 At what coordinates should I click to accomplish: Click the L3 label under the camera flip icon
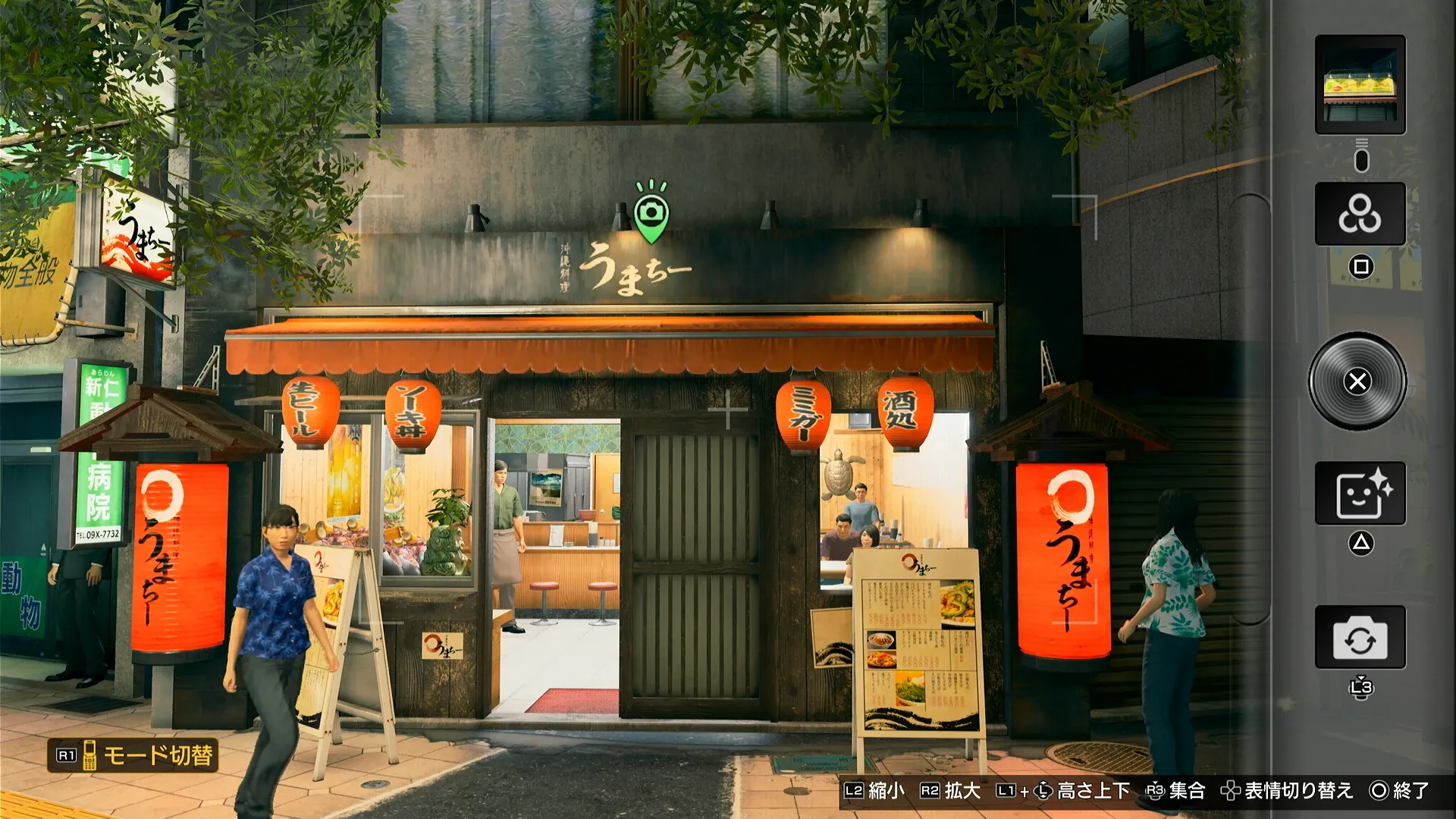(1360, 686)
